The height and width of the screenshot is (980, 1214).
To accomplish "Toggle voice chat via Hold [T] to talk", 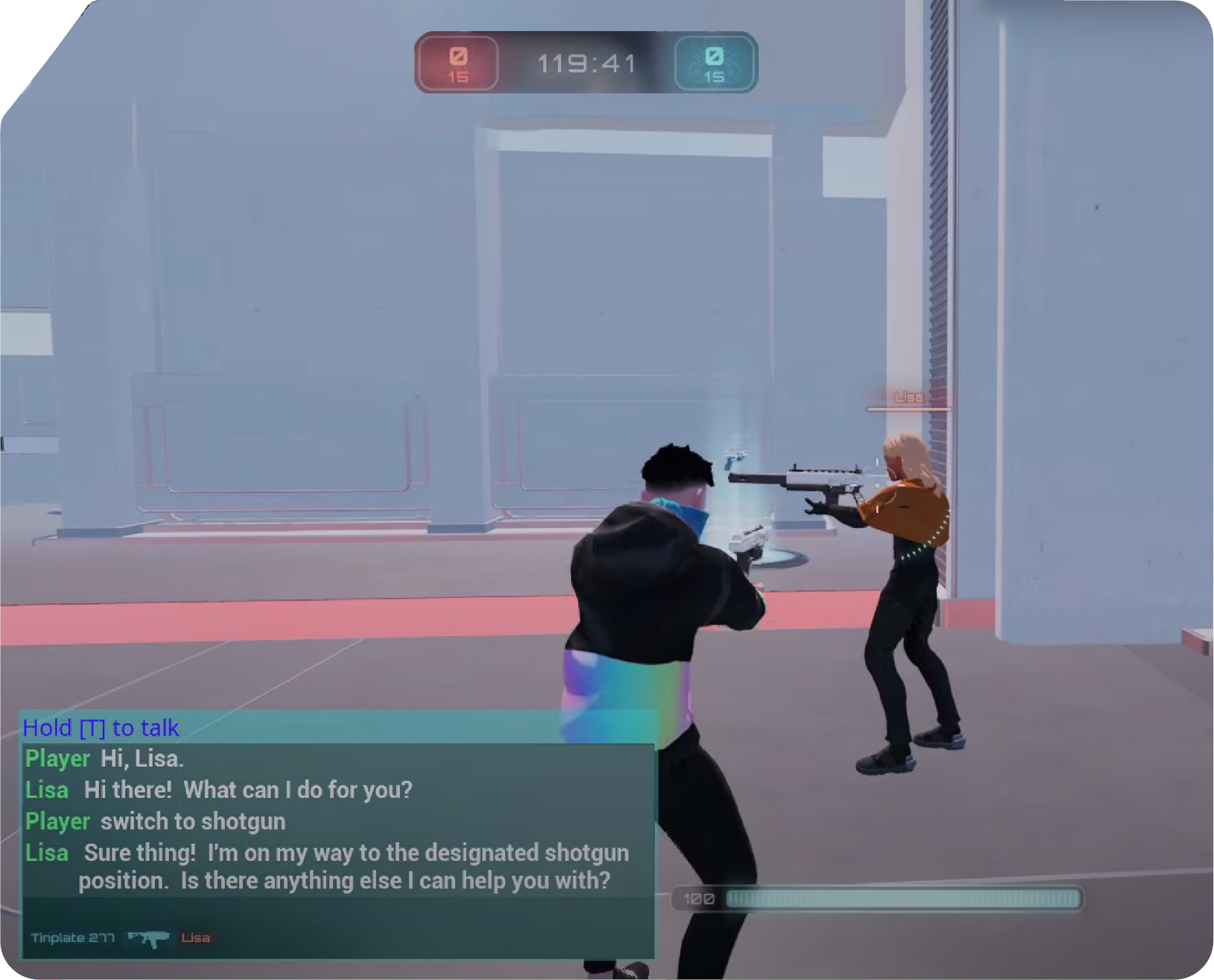I will [x=100, y=728].
